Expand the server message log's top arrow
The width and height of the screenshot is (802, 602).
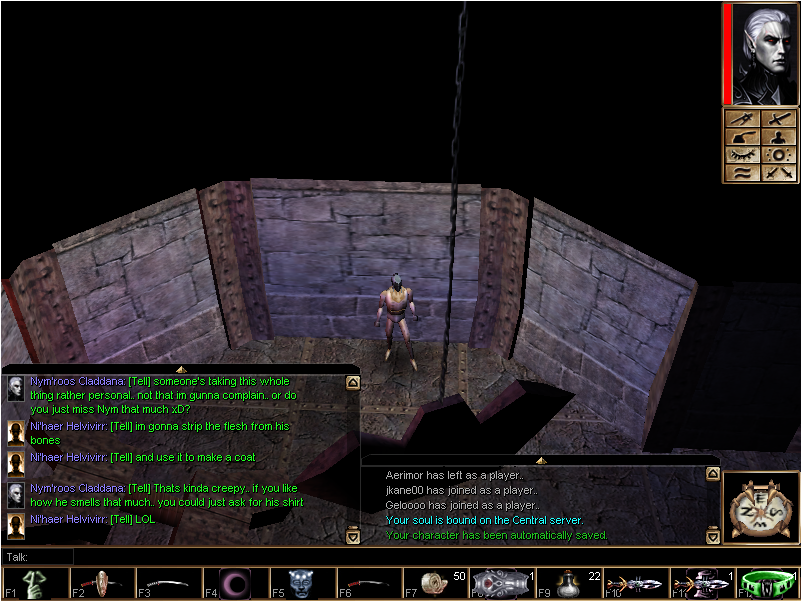(x=541, y=460)
